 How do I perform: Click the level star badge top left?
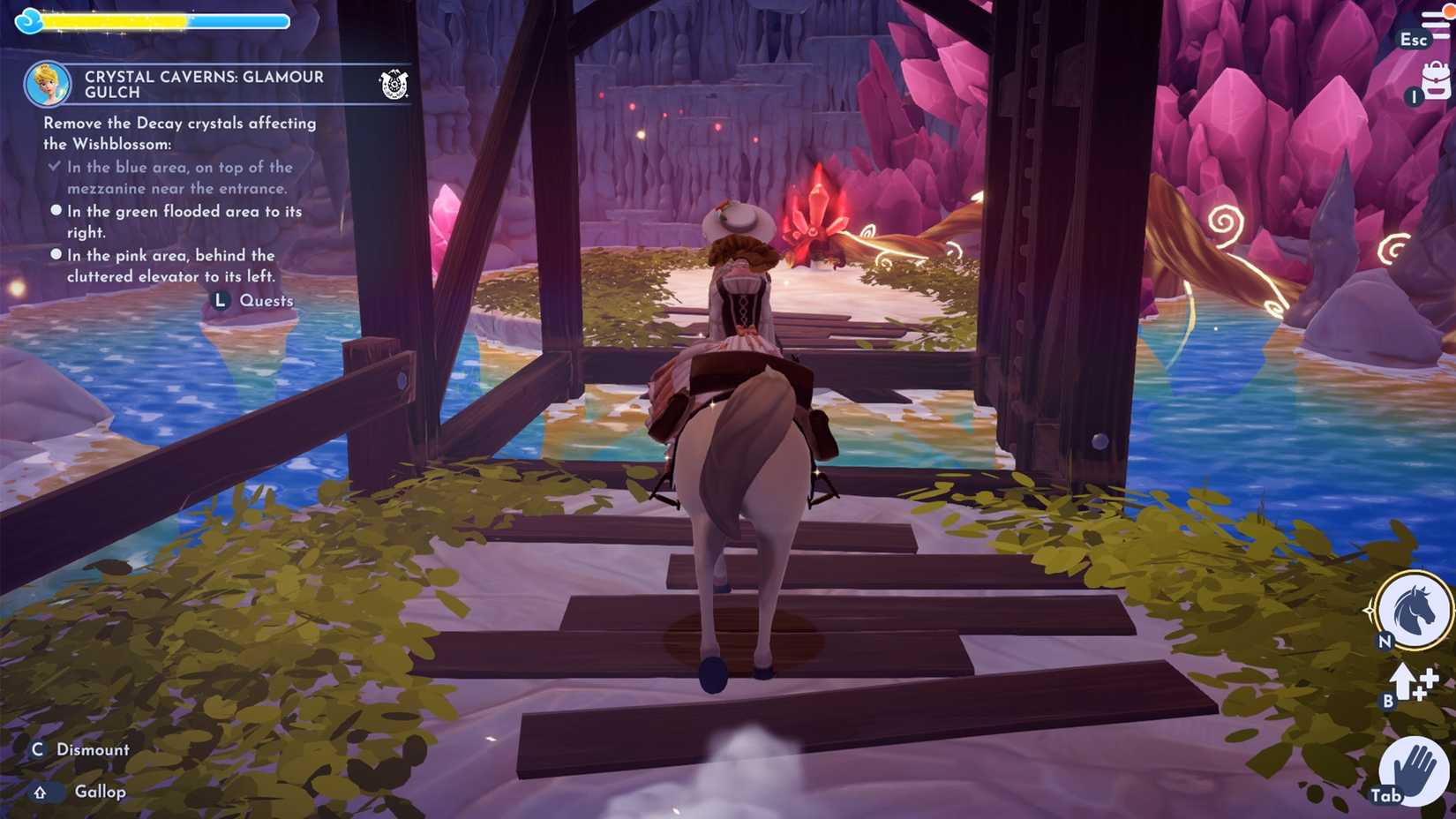(29, 19)
